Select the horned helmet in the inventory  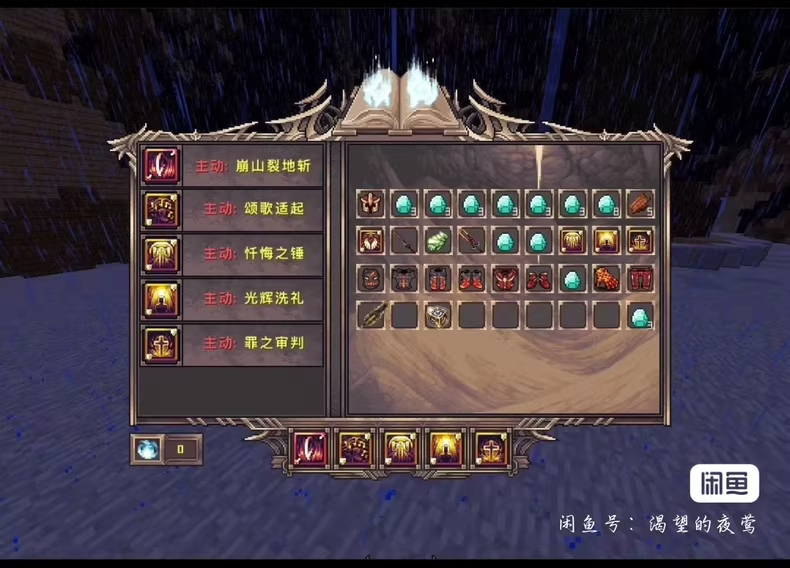click(371, 204)
